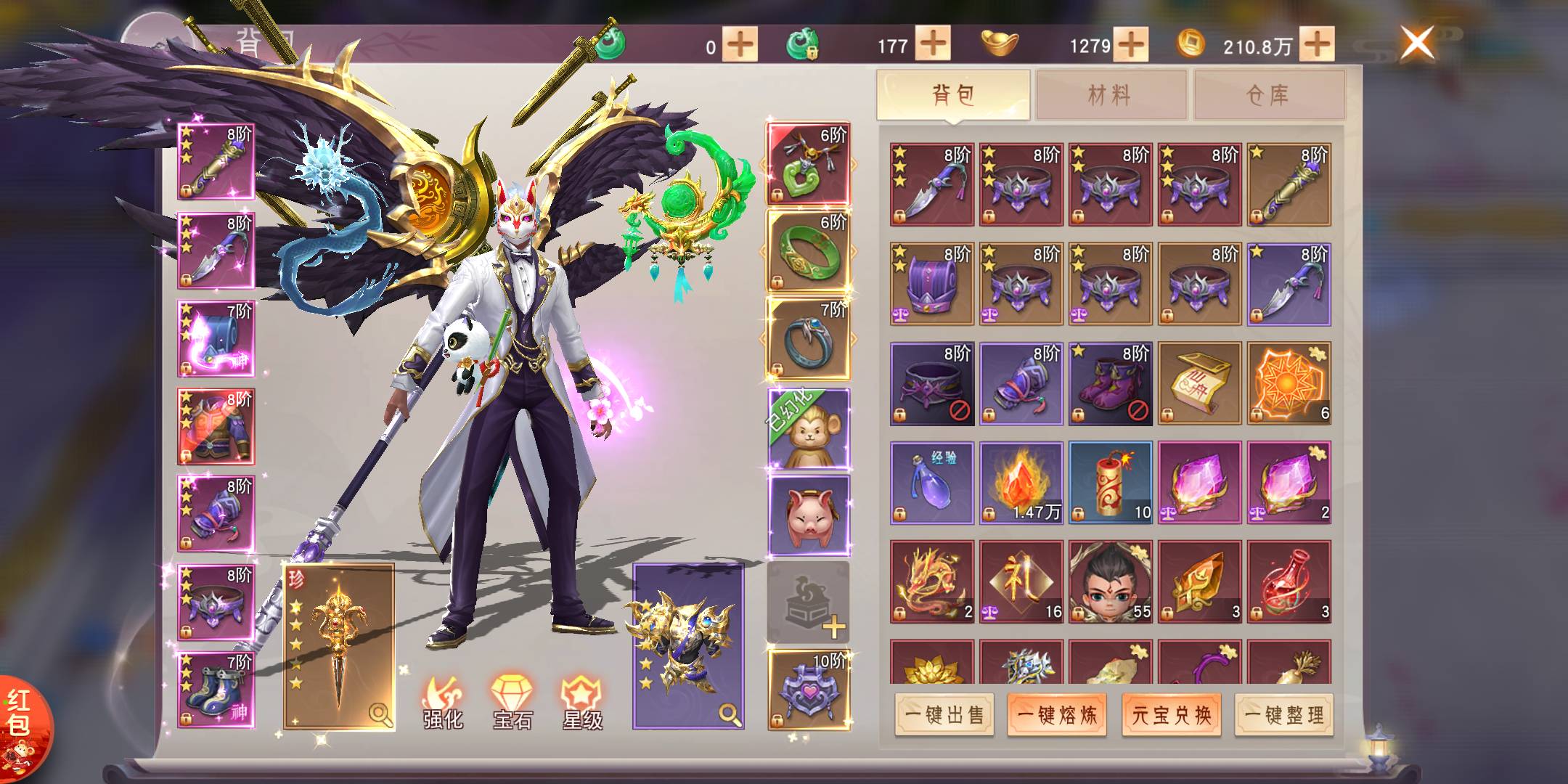Select the experience potion item
The width and height of the screenshot is (1568, 784).
click(932, 483)
